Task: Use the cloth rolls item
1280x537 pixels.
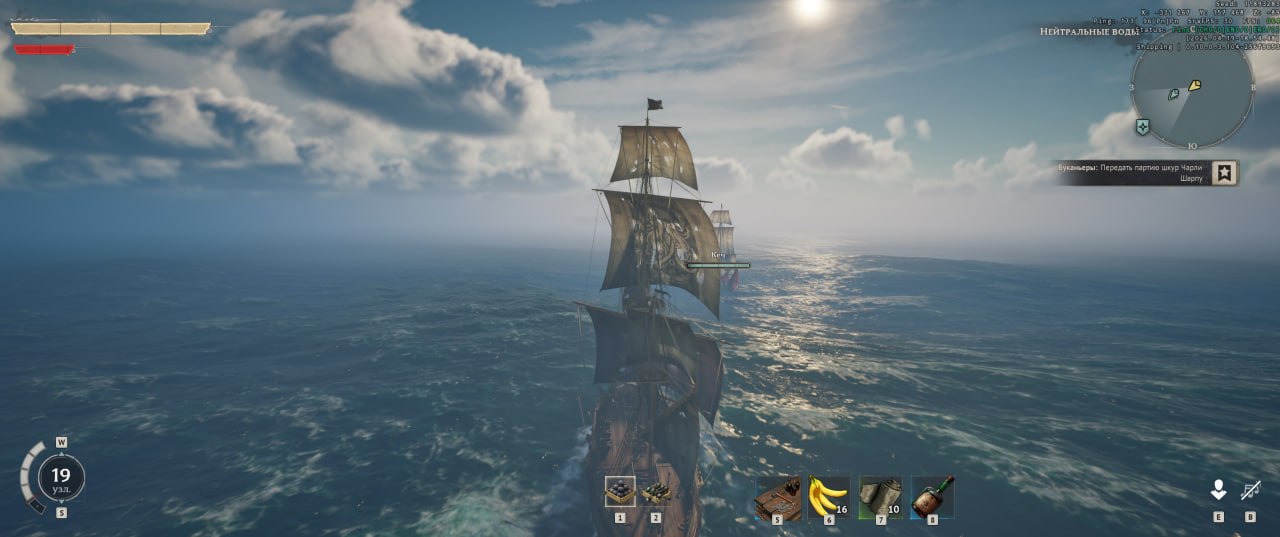Action: (880, 496)
